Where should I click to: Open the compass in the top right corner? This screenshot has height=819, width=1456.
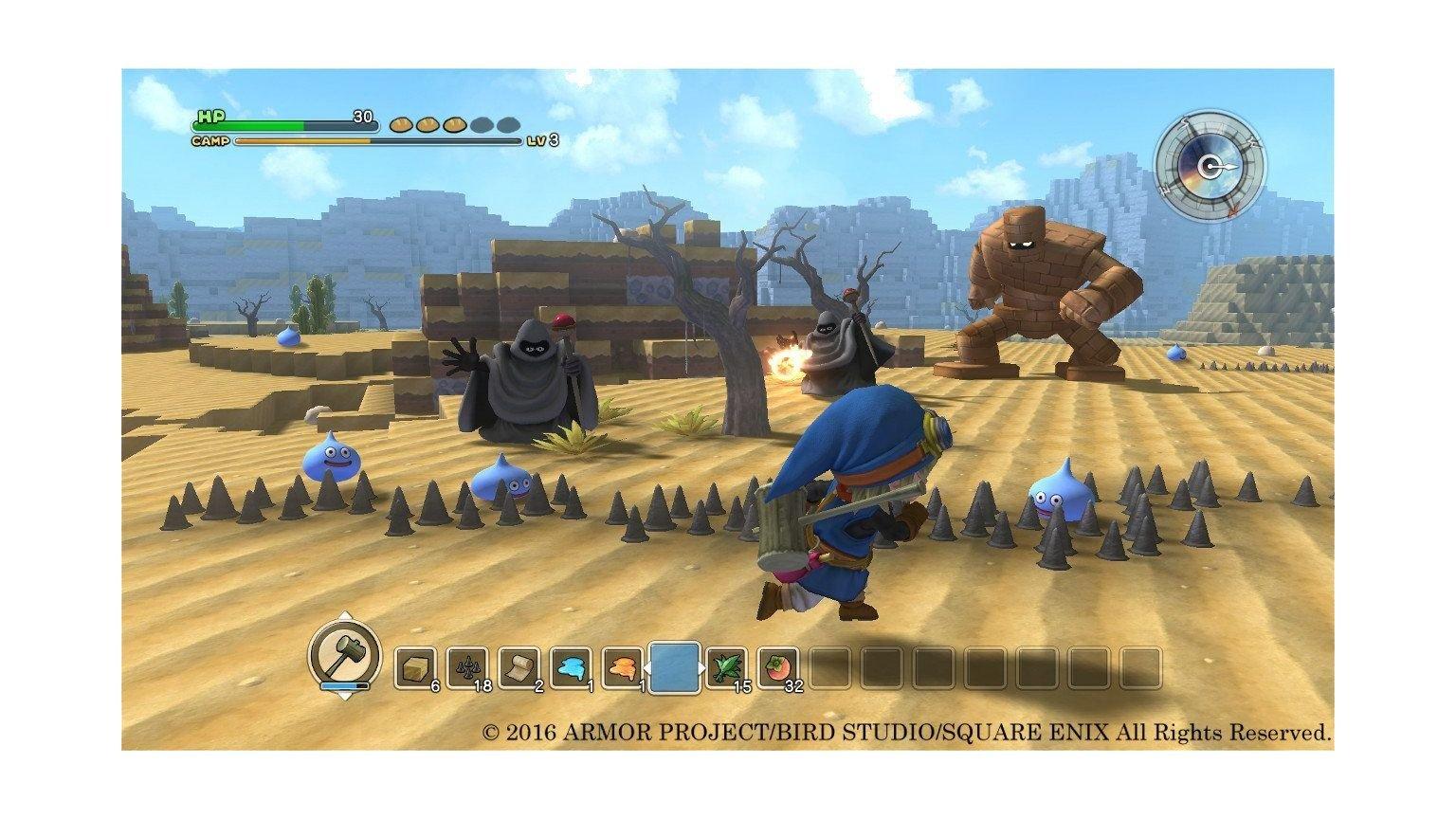point(1209,166)
